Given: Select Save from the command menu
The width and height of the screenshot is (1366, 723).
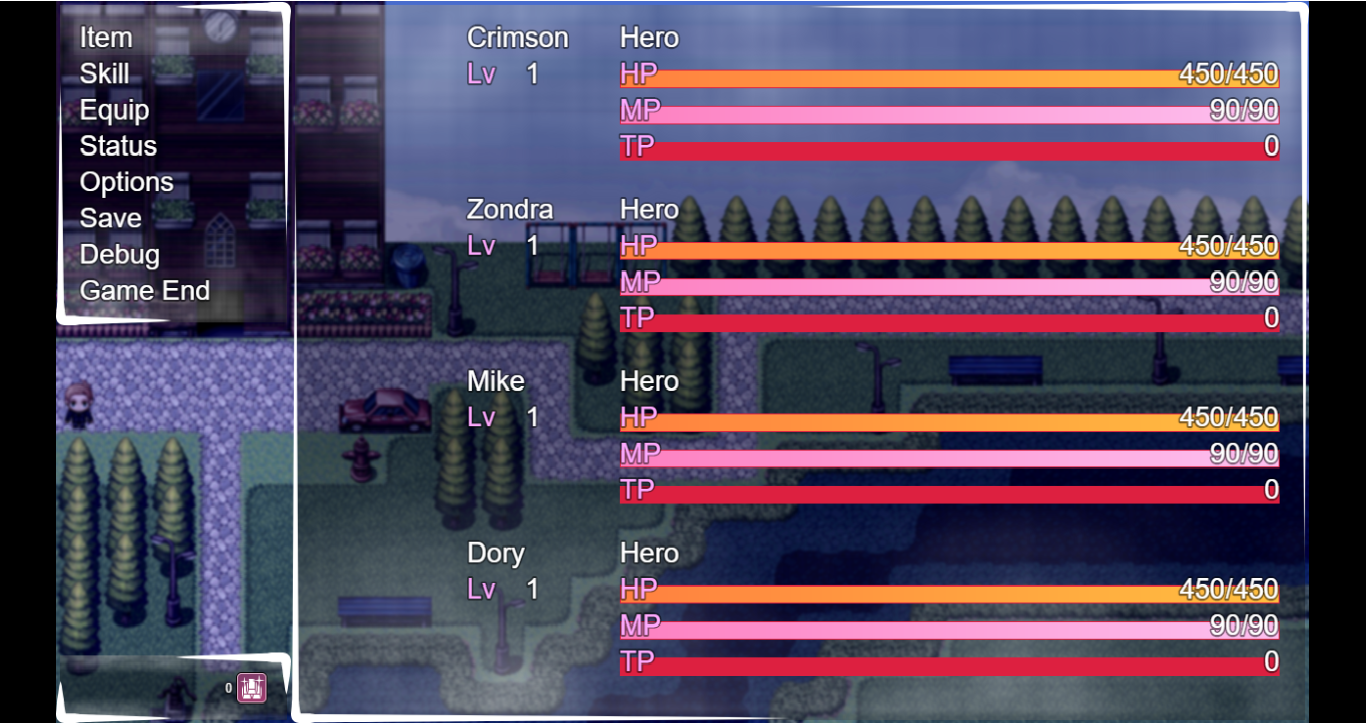Looking at the screenshot, I should click(110, 218).
